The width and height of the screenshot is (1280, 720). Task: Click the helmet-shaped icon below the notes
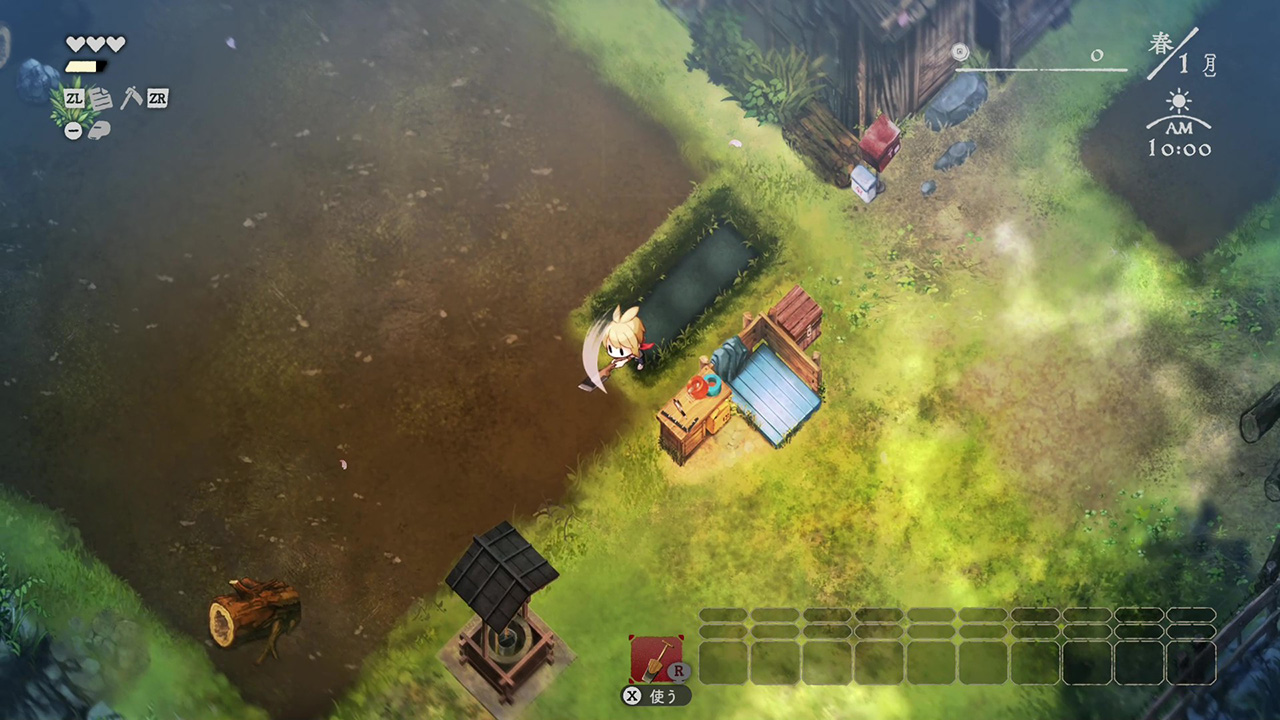98,130
